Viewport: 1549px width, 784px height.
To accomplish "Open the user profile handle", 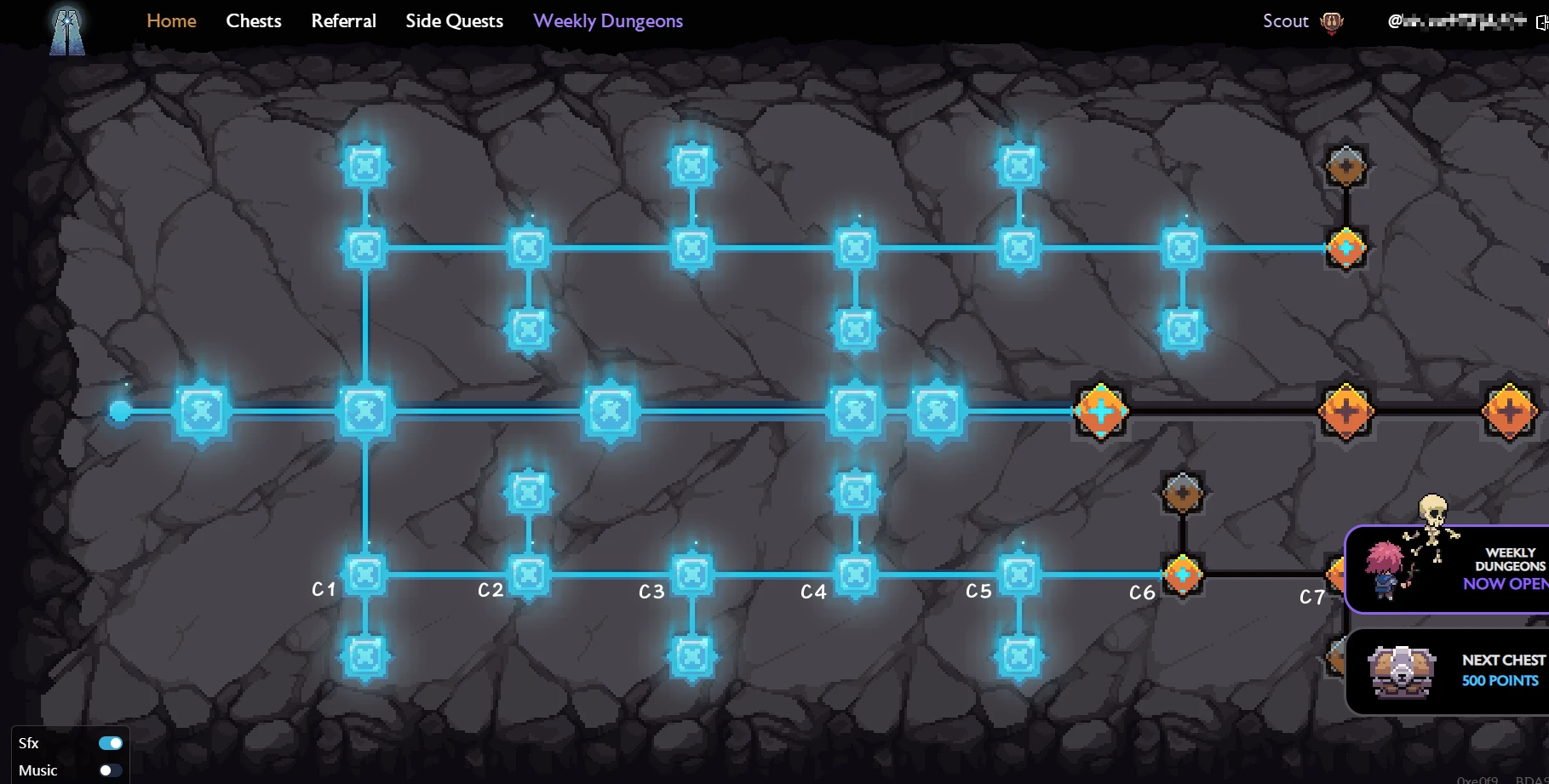I will [1456, 21].
